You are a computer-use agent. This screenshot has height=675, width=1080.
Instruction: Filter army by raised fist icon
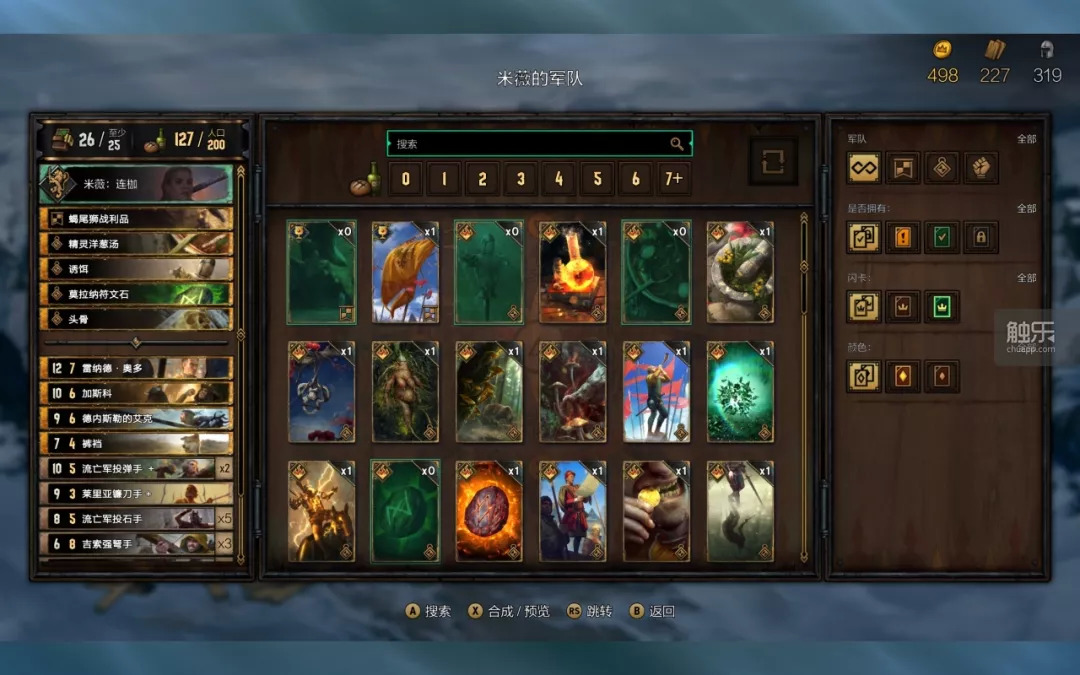click(981, 168)
